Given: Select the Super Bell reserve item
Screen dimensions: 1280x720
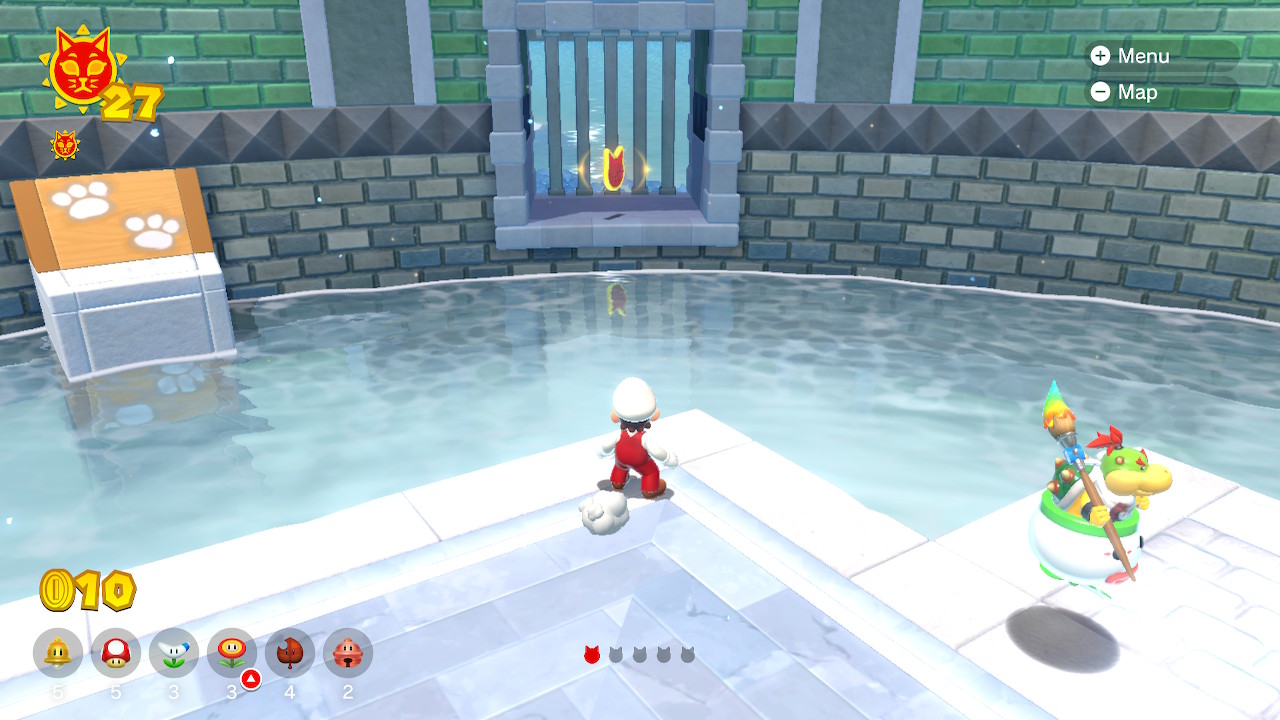Looking at the screenshot, I should [58, 653].
